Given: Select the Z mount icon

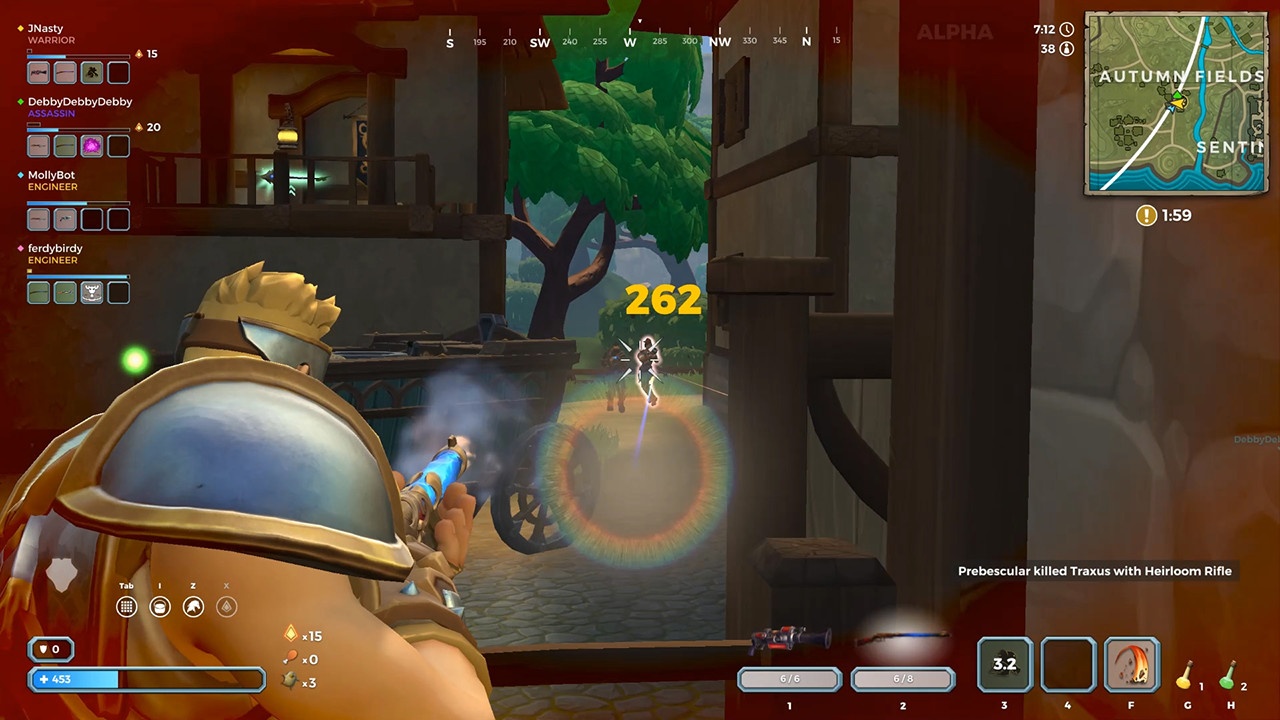Looking at the screenshot, I should (193, 606).
